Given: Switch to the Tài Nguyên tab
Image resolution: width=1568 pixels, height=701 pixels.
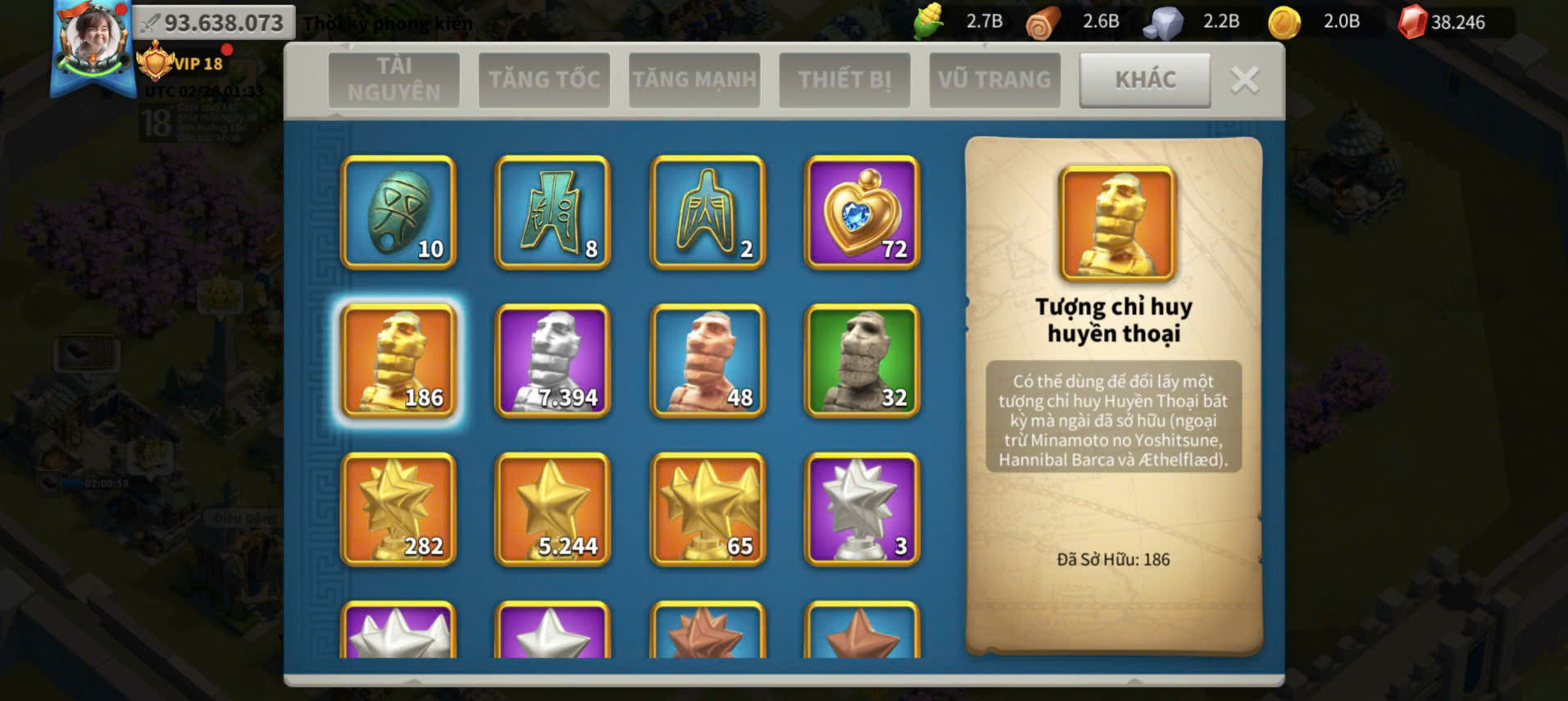Looking at the screenshot, I should pos(393,80).
